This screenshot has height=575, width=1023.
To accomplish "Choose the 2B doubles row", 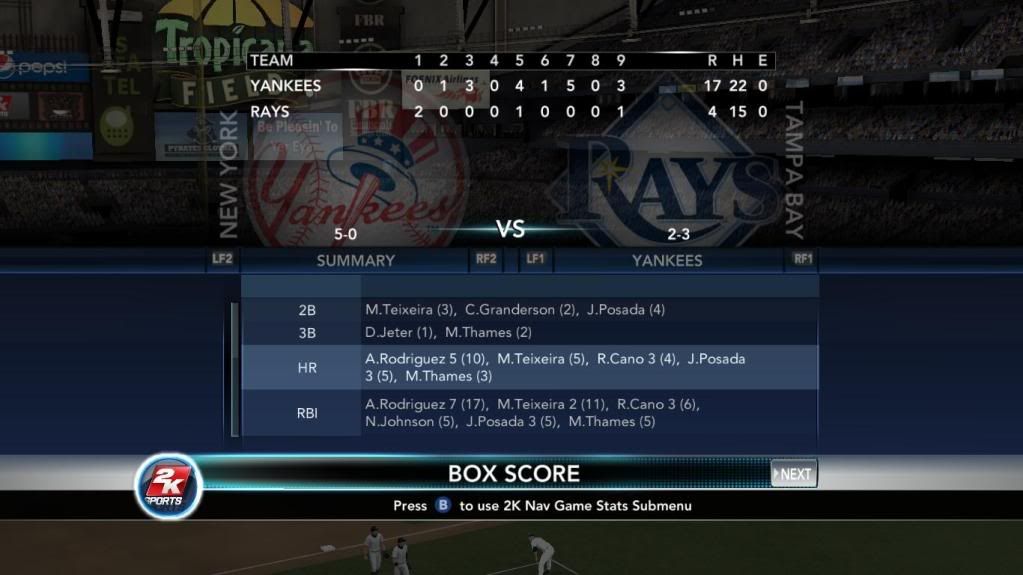I will [529, 310].
